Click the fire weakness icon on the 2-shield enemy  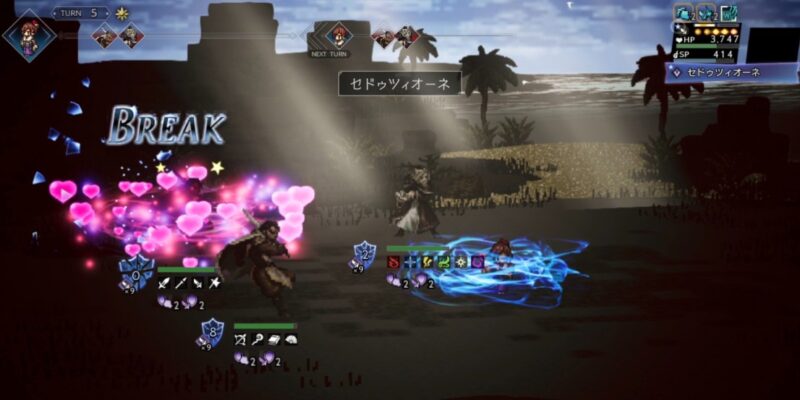(393, 262)
